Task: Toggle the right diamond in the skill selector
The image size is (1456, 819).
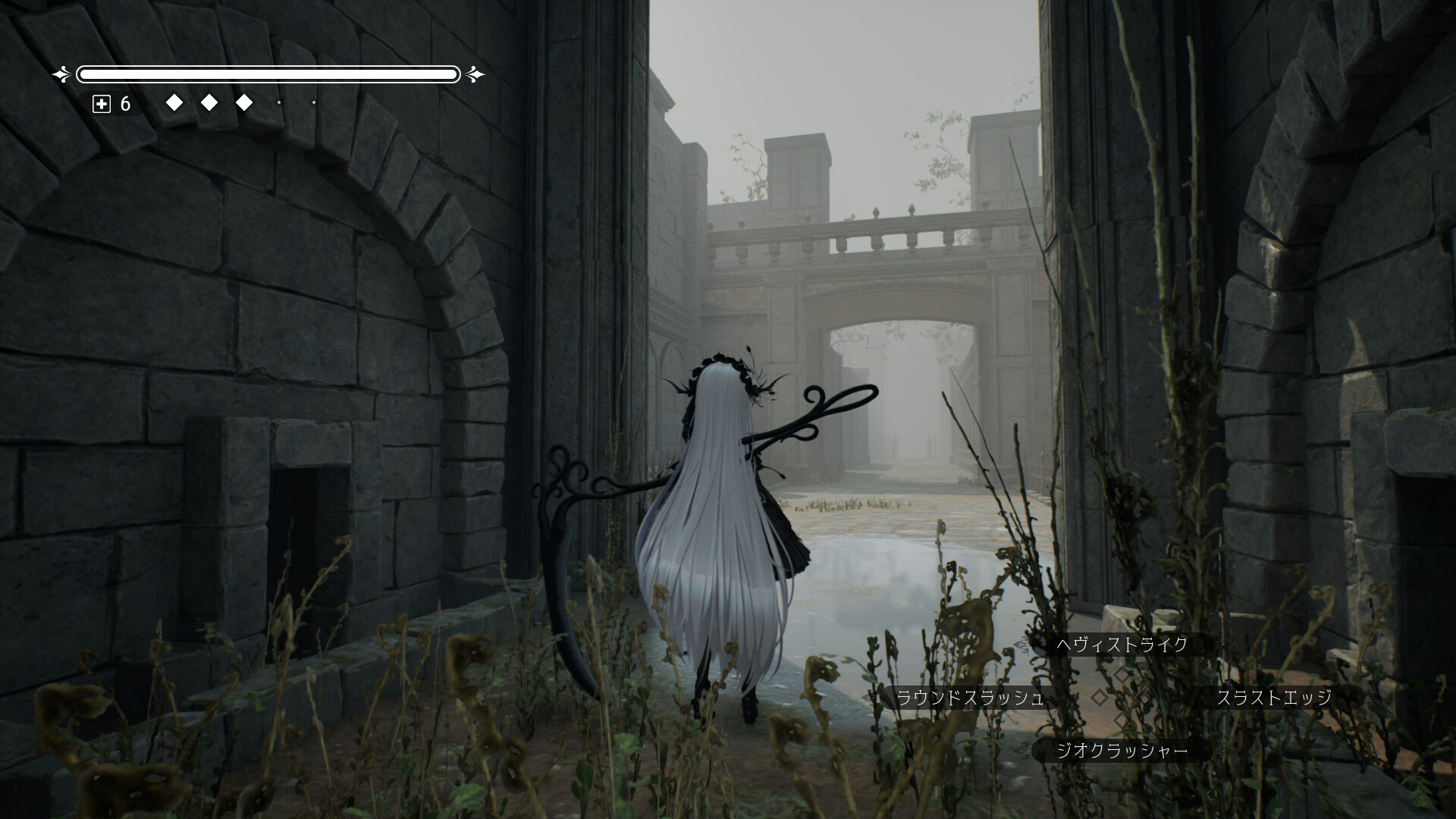Action: (1144, 698)
